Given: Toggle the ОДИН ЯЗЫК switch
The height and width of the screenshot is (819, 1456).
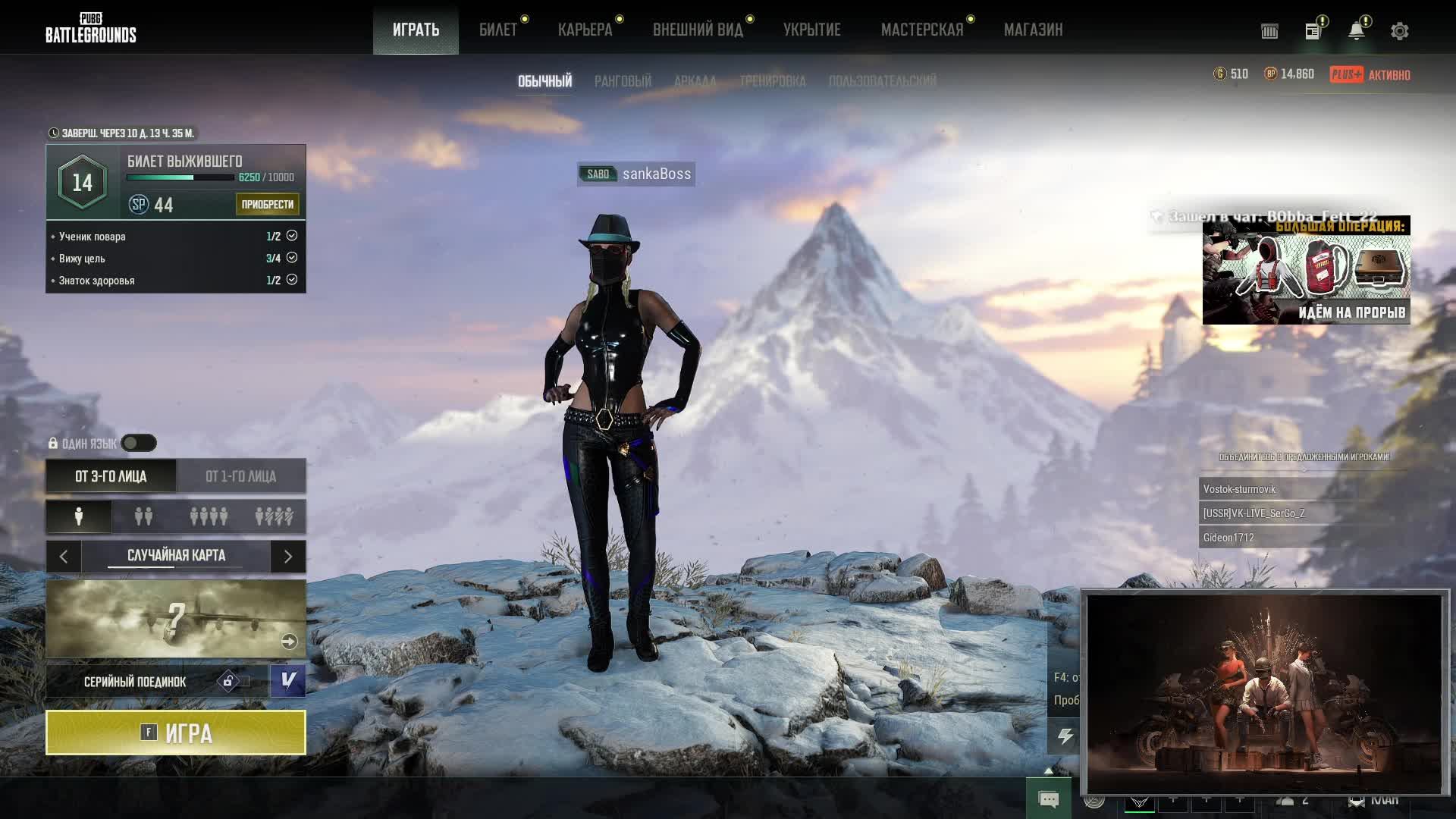Looking at the screenshot, I should [139, 443].
